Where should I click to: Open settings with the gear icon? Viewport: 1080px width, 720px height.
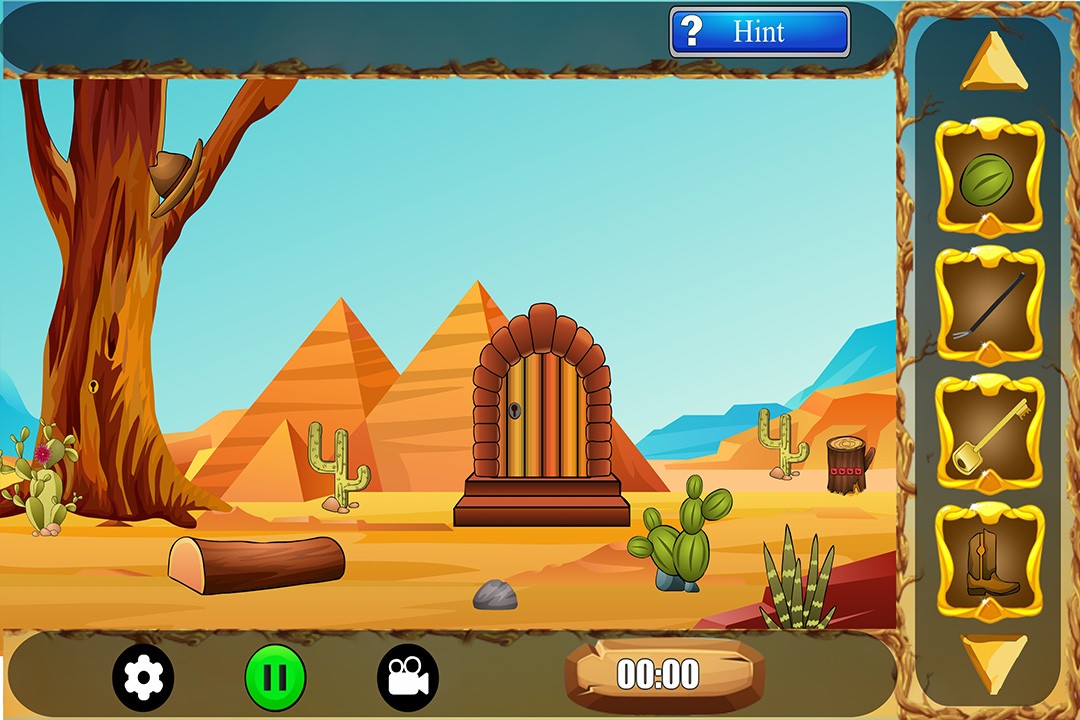point(143,678)
